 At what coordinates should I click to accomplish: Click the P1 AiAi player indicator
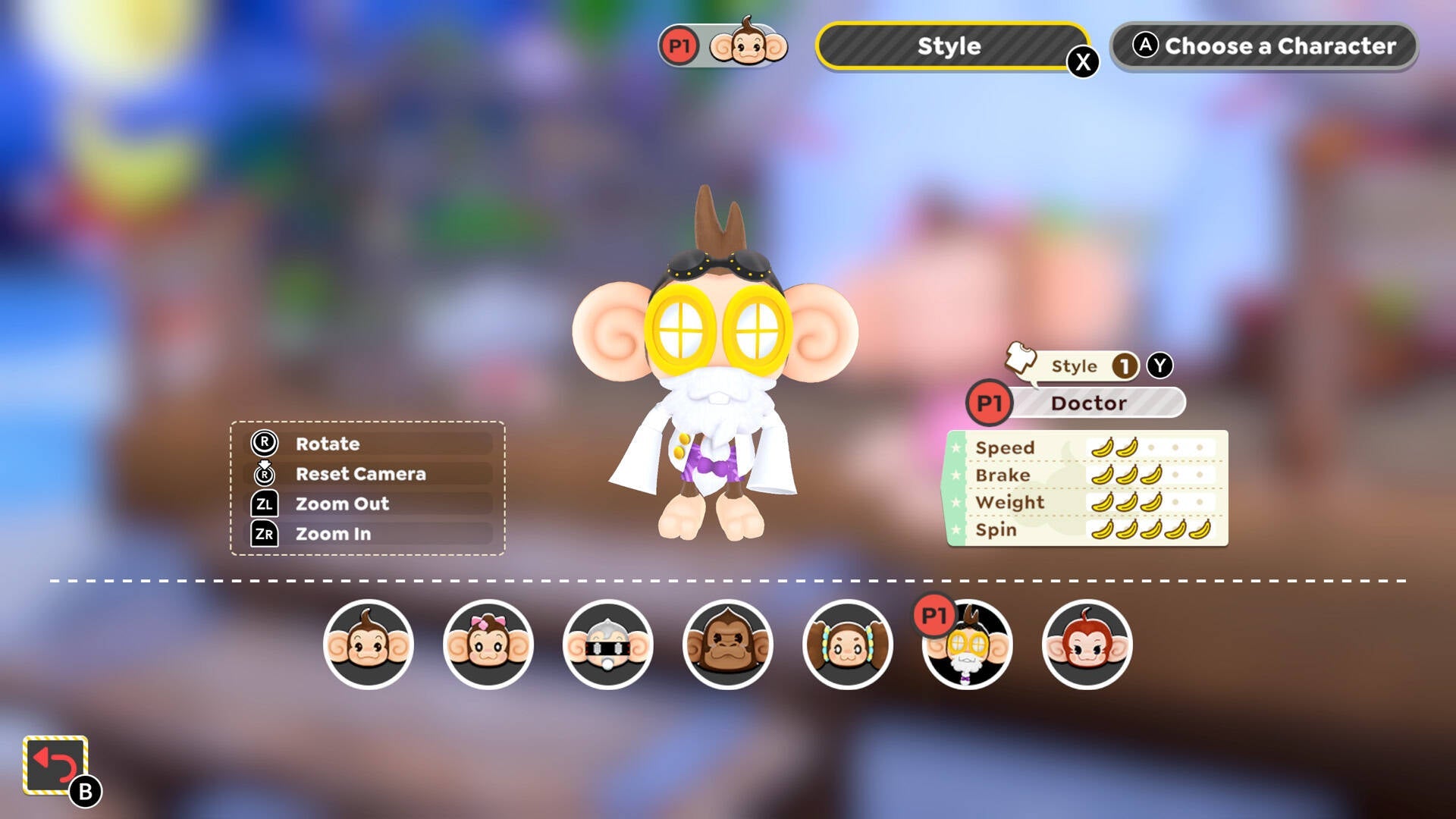point(723,46)
